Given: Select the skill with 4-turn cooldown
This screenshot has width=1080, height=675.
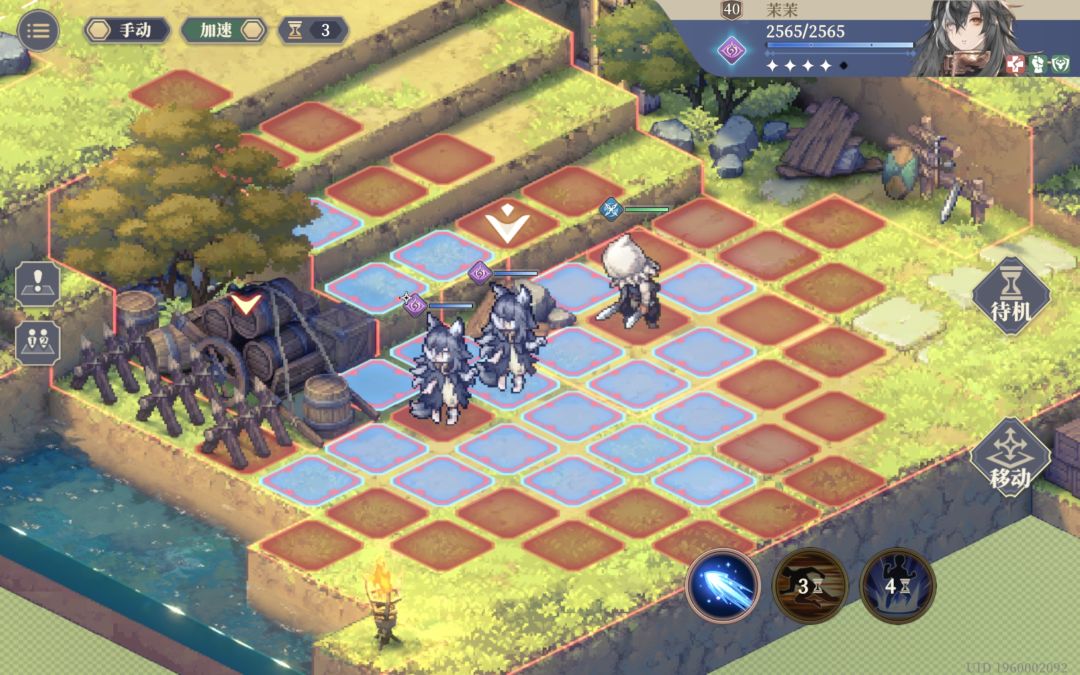Looking at the screenshot, I should 897,586.
